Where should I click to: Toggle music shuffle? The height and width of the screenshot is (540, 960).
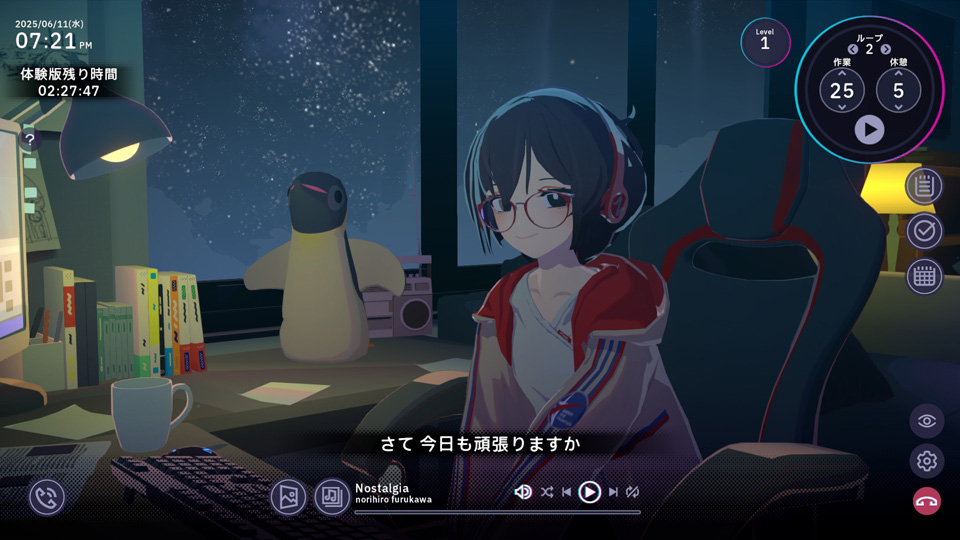click(547, 492)
